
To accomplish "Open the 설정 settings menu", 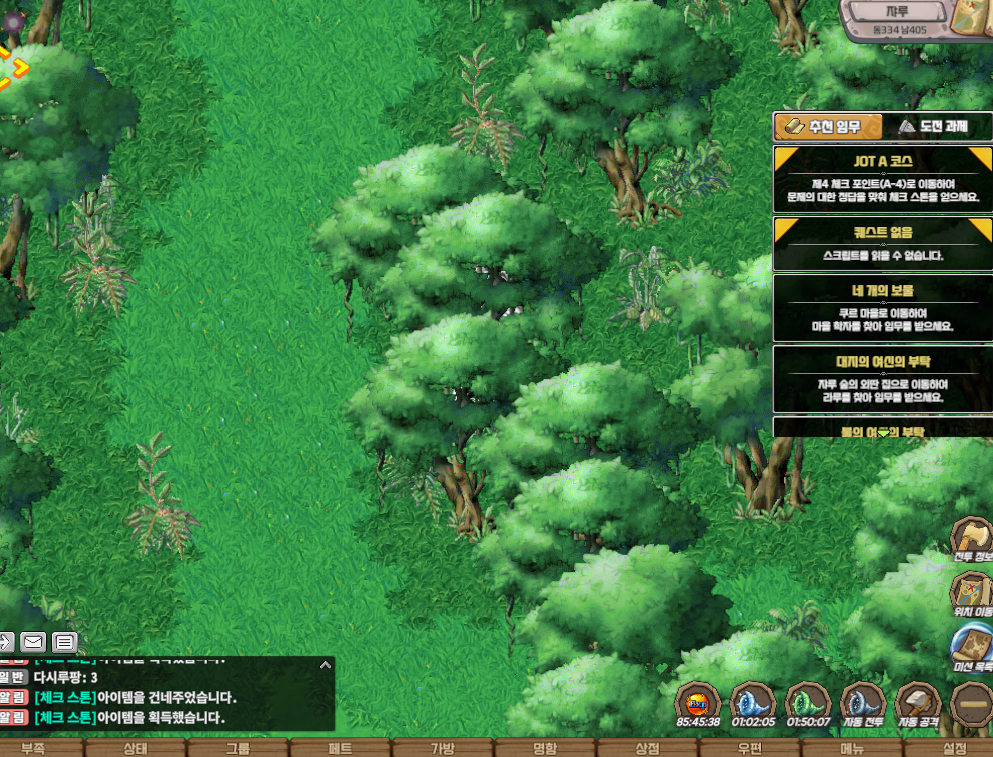I will click(x=954, y=748).
